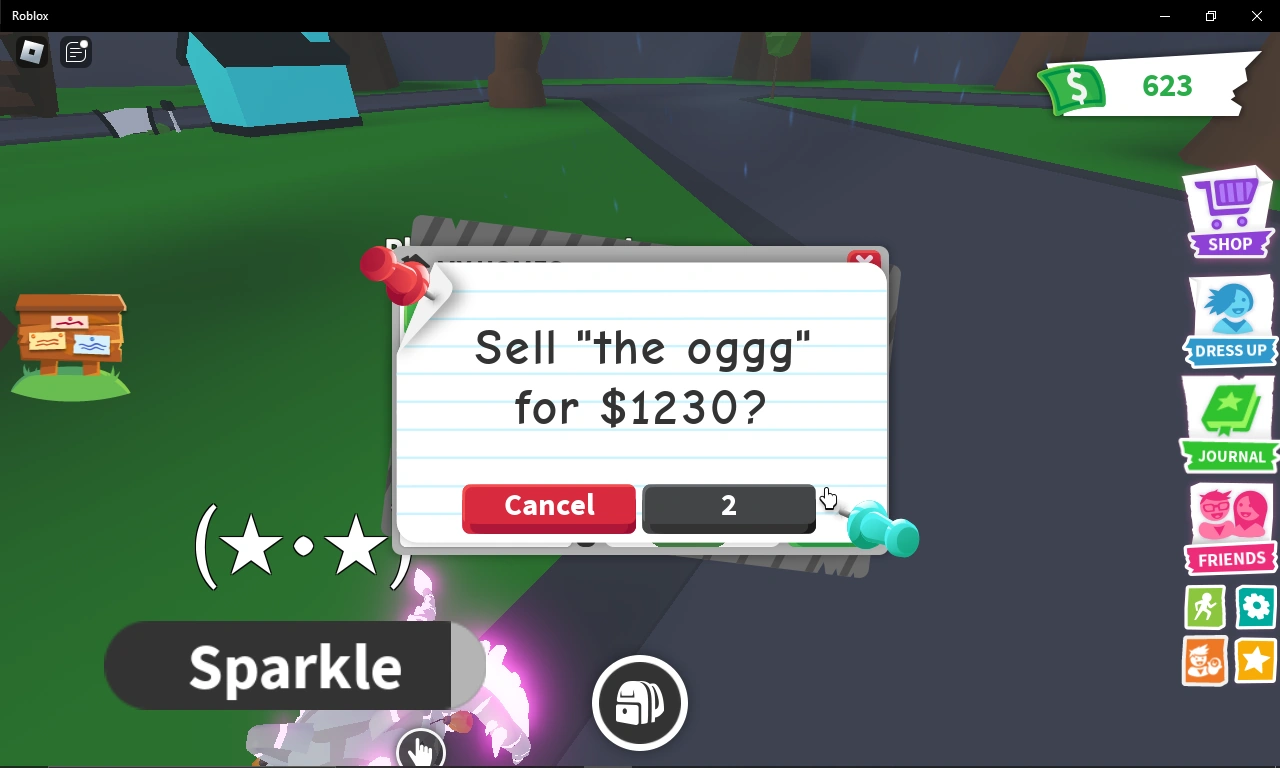Open the Roblox menu icon top left
This screenshot has width=1280, height=768.
pyautogui.click(x=29, y=52)
